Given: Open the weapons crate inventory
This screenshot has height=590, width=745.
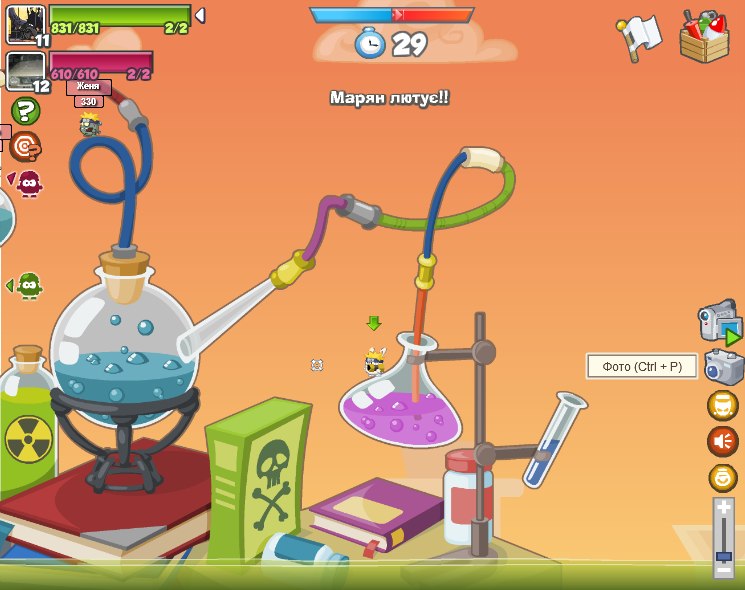Looking at the screenshot, I should [x=704, y=37].
